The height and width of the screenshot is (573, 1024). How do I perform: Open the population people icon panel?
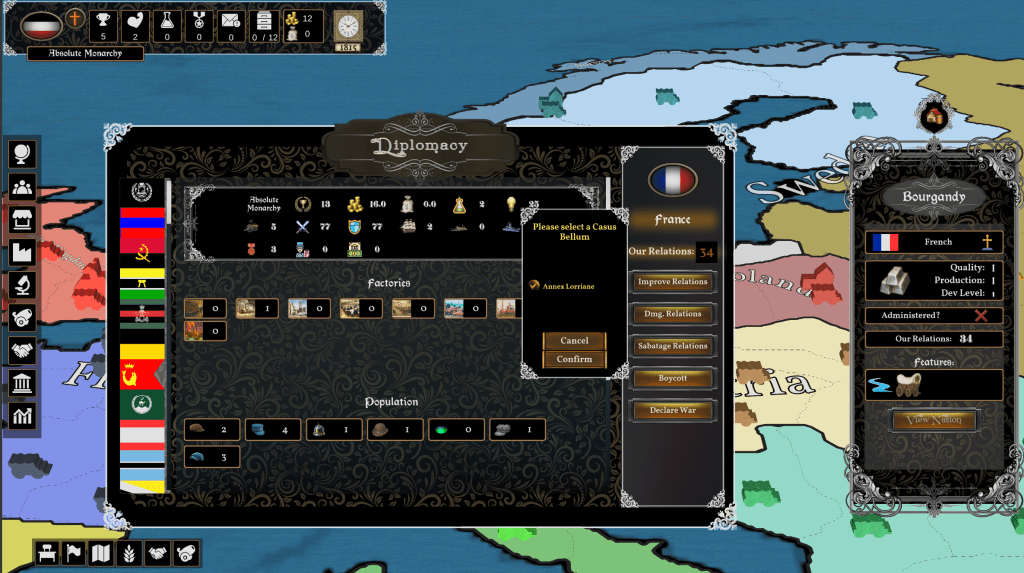pyautogui.click(x=22, y=187)
